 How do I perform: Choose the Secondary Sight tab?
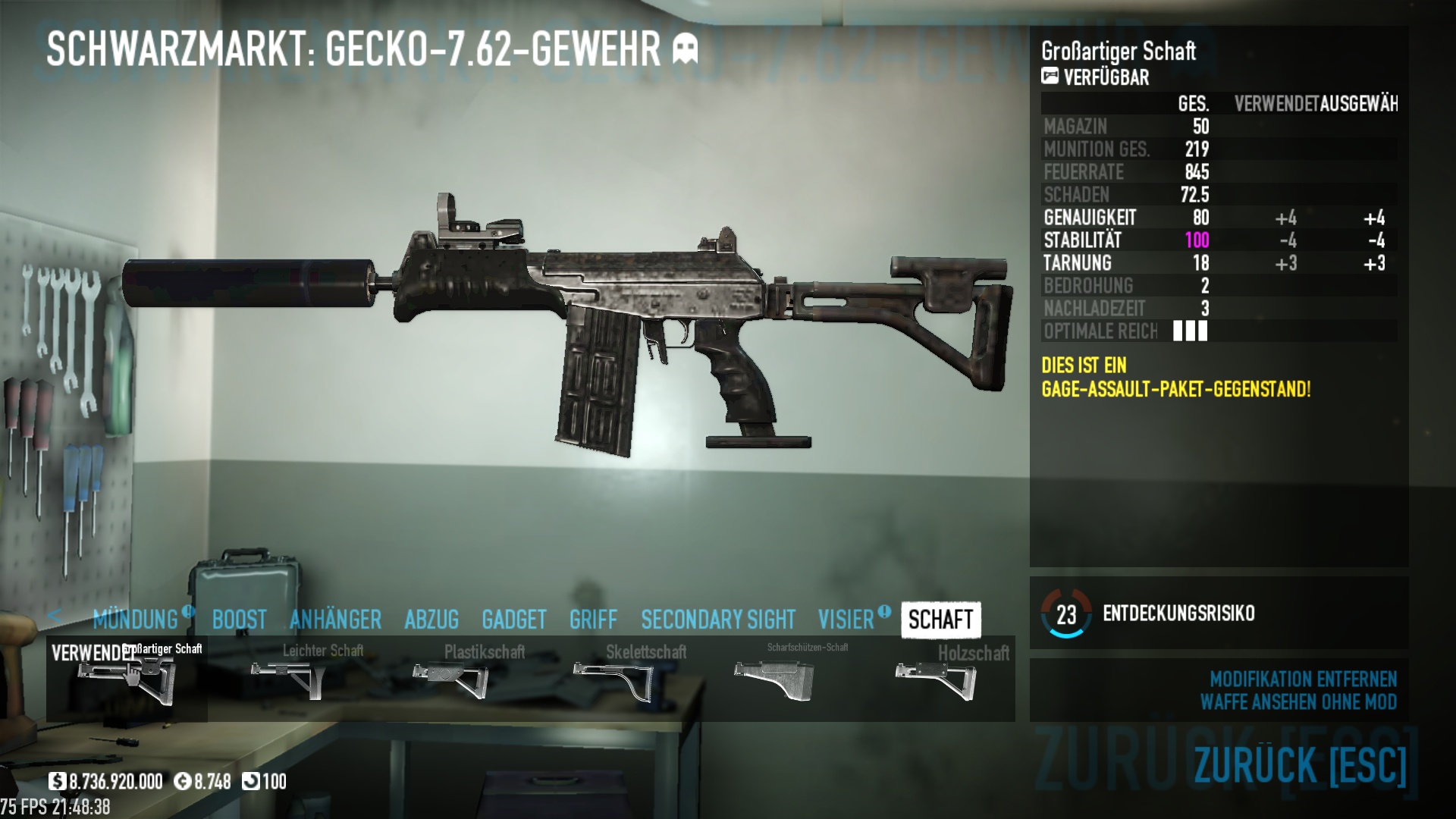(718, 620)
